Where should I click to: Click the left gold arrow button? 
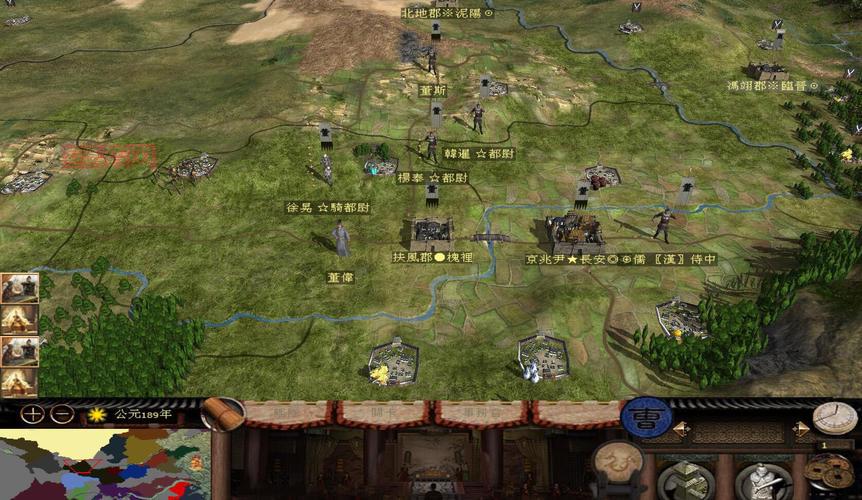point(681,429)
